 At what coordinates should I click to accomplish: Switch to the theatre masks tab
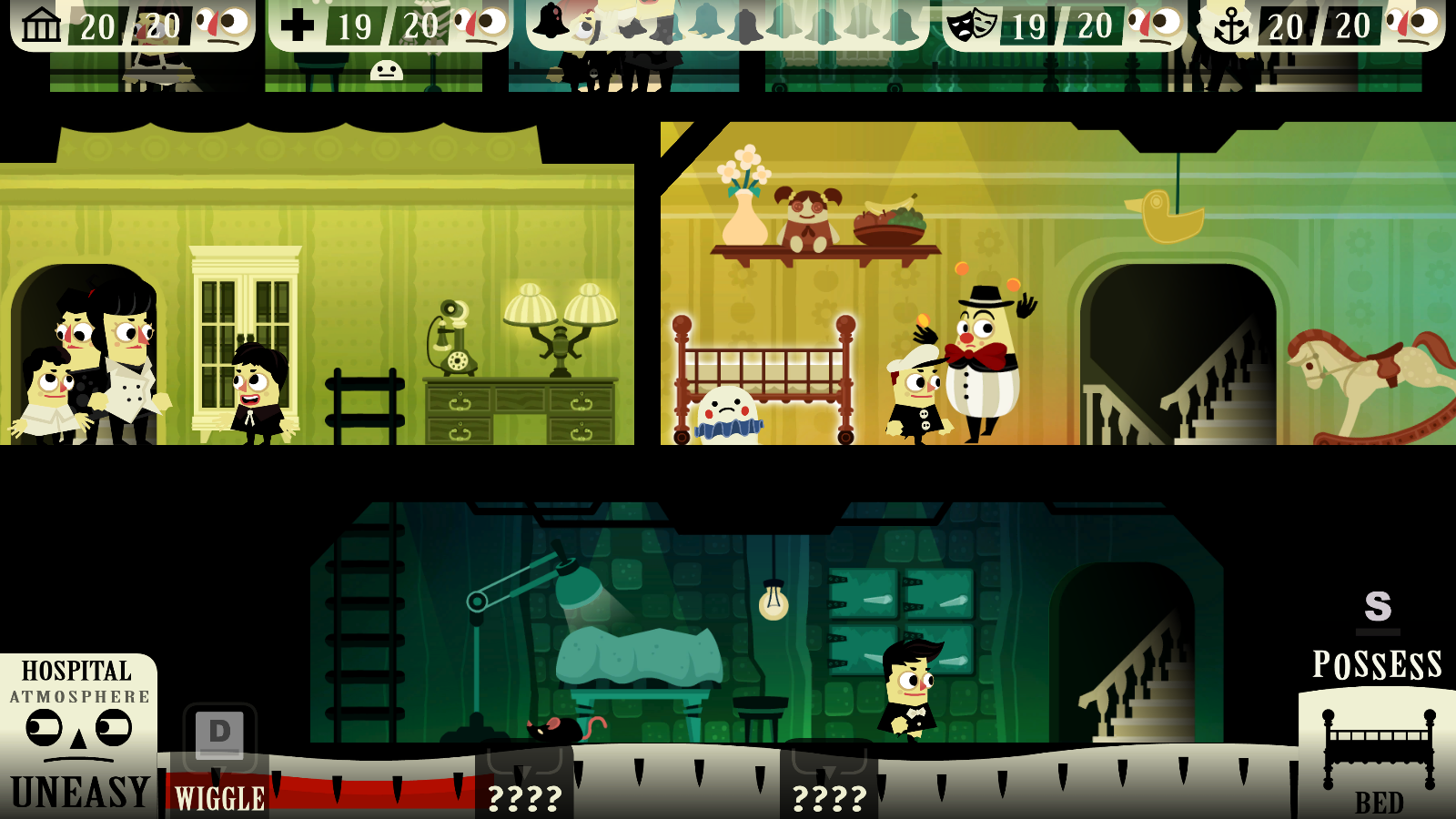pos(1064,25)
